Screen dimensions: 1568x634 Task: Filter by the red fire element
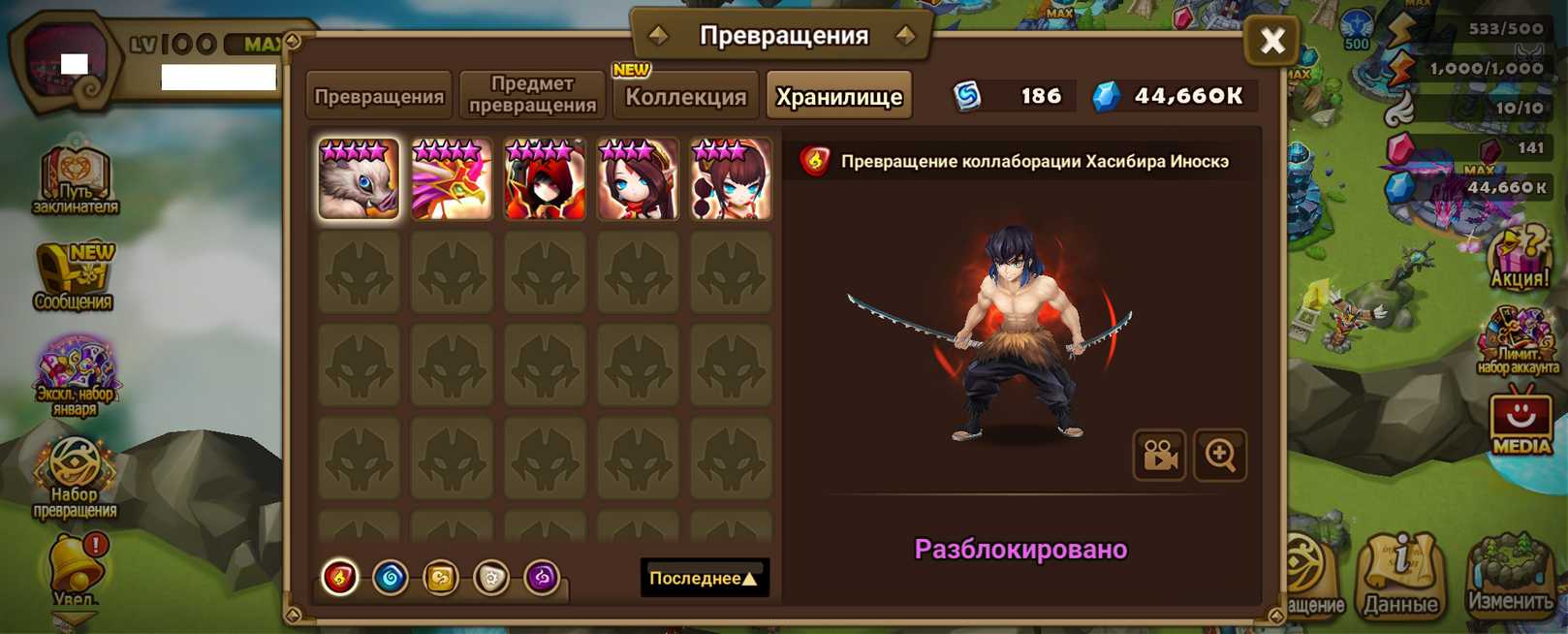point(340,578)
